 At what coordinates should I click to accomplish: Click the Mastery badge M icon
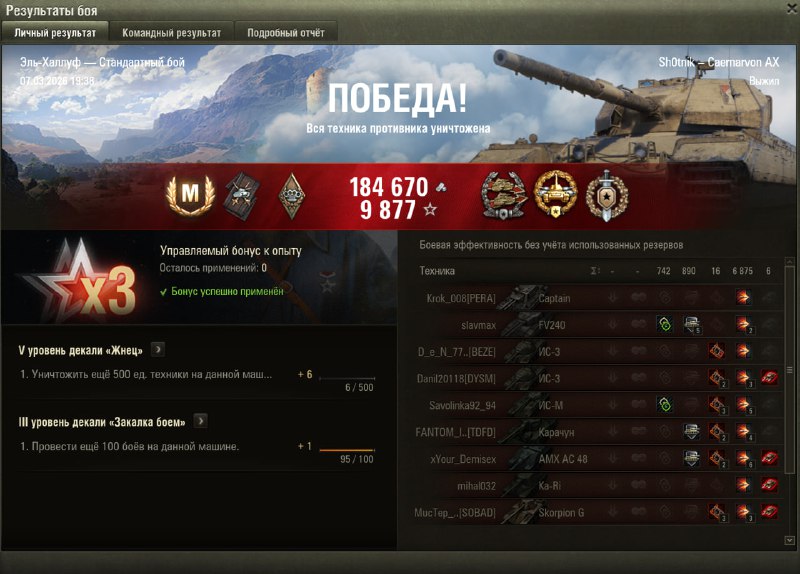(183, 195)
